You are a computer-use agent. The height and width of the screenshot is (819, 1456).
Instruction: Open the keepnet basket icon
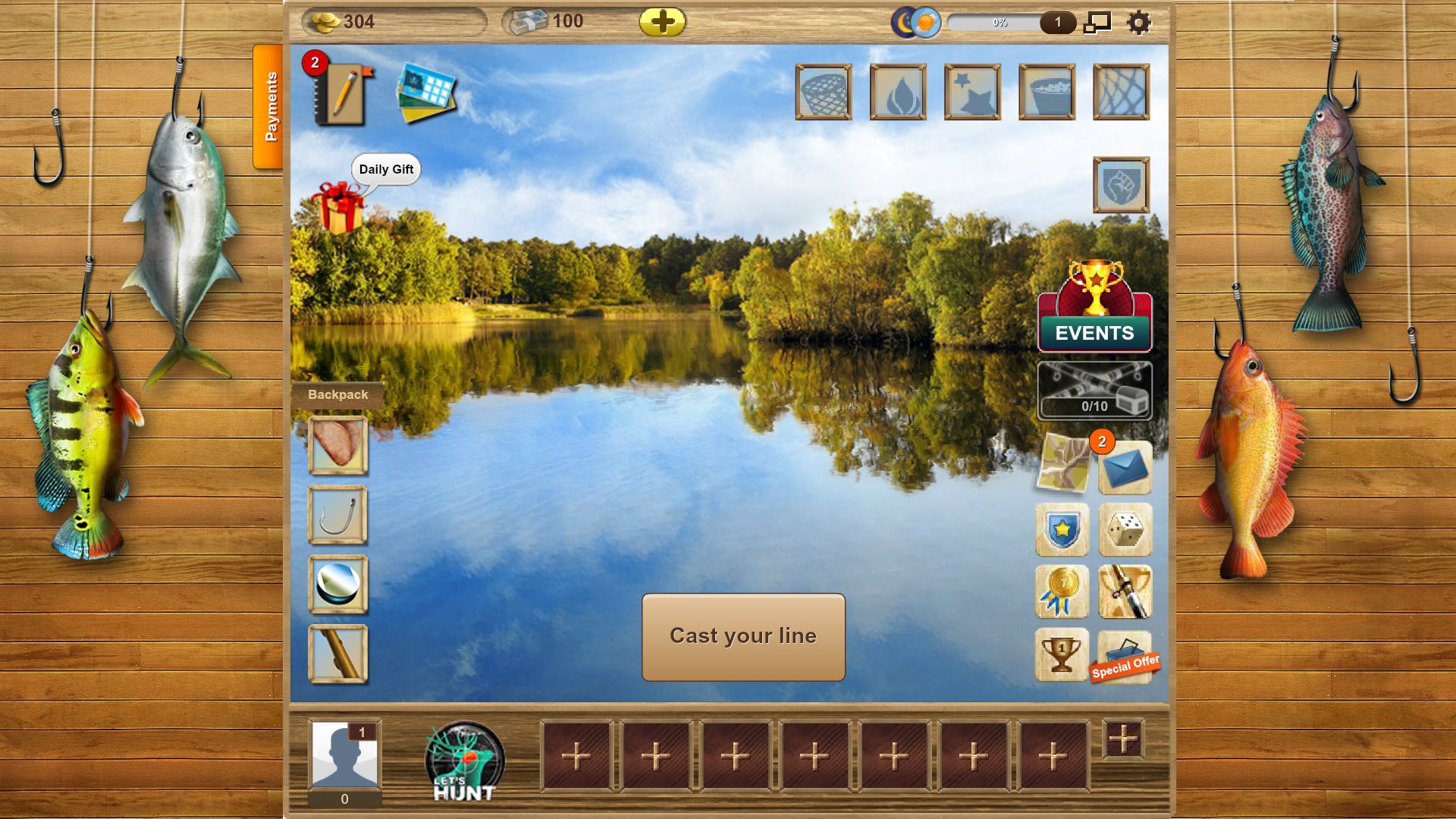[824, 93]
